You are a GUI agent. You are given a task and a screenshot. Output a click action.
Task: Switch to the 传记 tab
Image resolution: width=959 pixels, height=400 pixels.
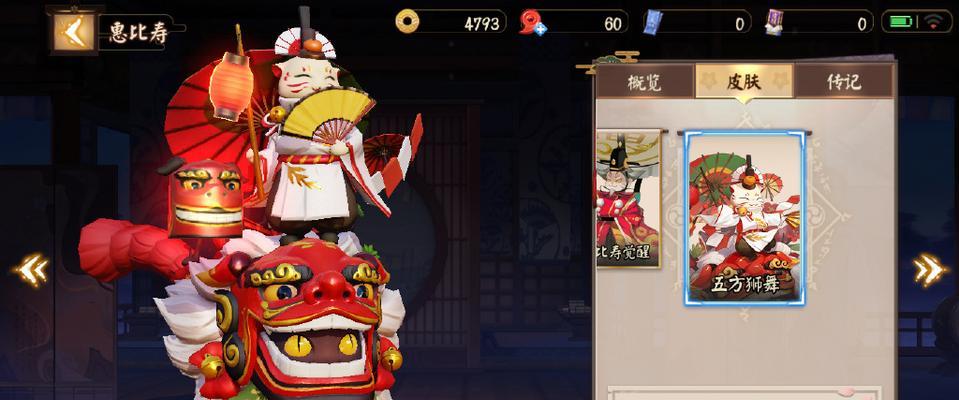point(843,81)
